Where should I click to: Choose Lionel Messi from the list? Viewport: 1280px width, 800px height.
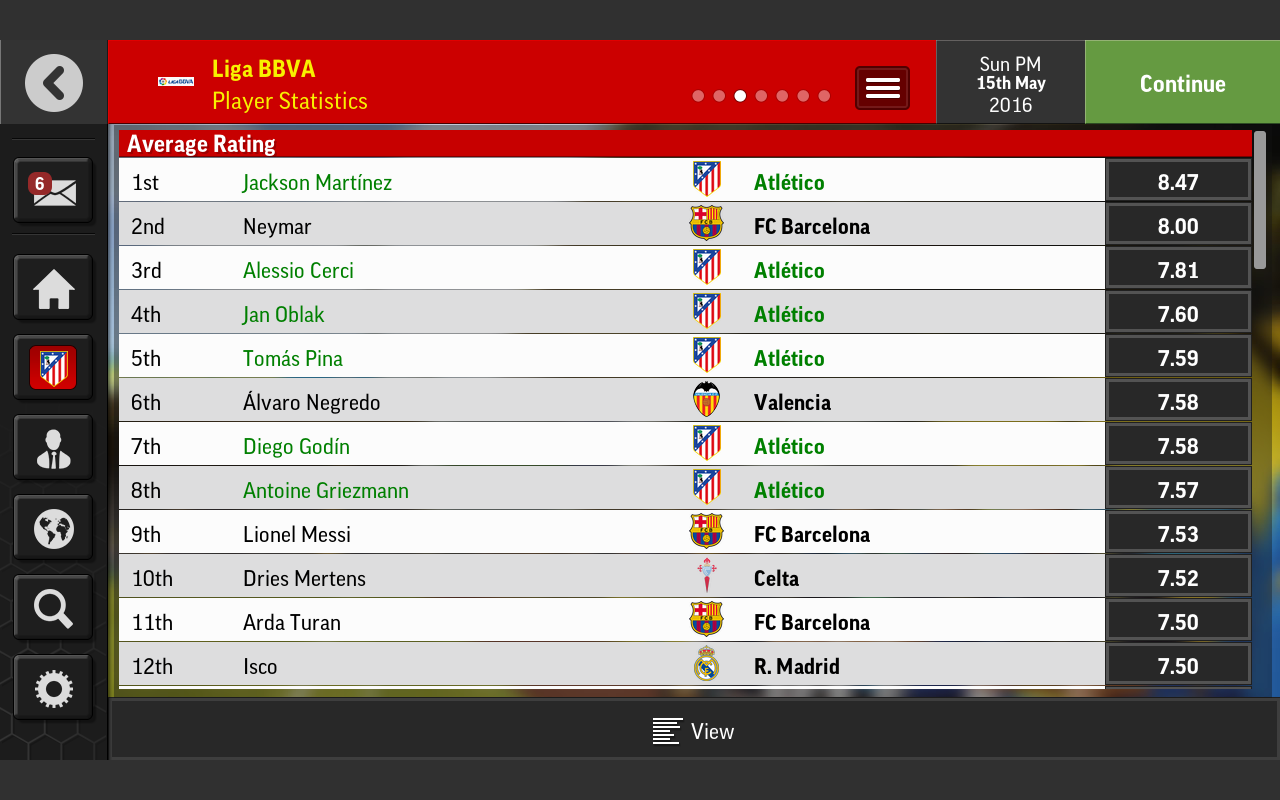(297, 535)
